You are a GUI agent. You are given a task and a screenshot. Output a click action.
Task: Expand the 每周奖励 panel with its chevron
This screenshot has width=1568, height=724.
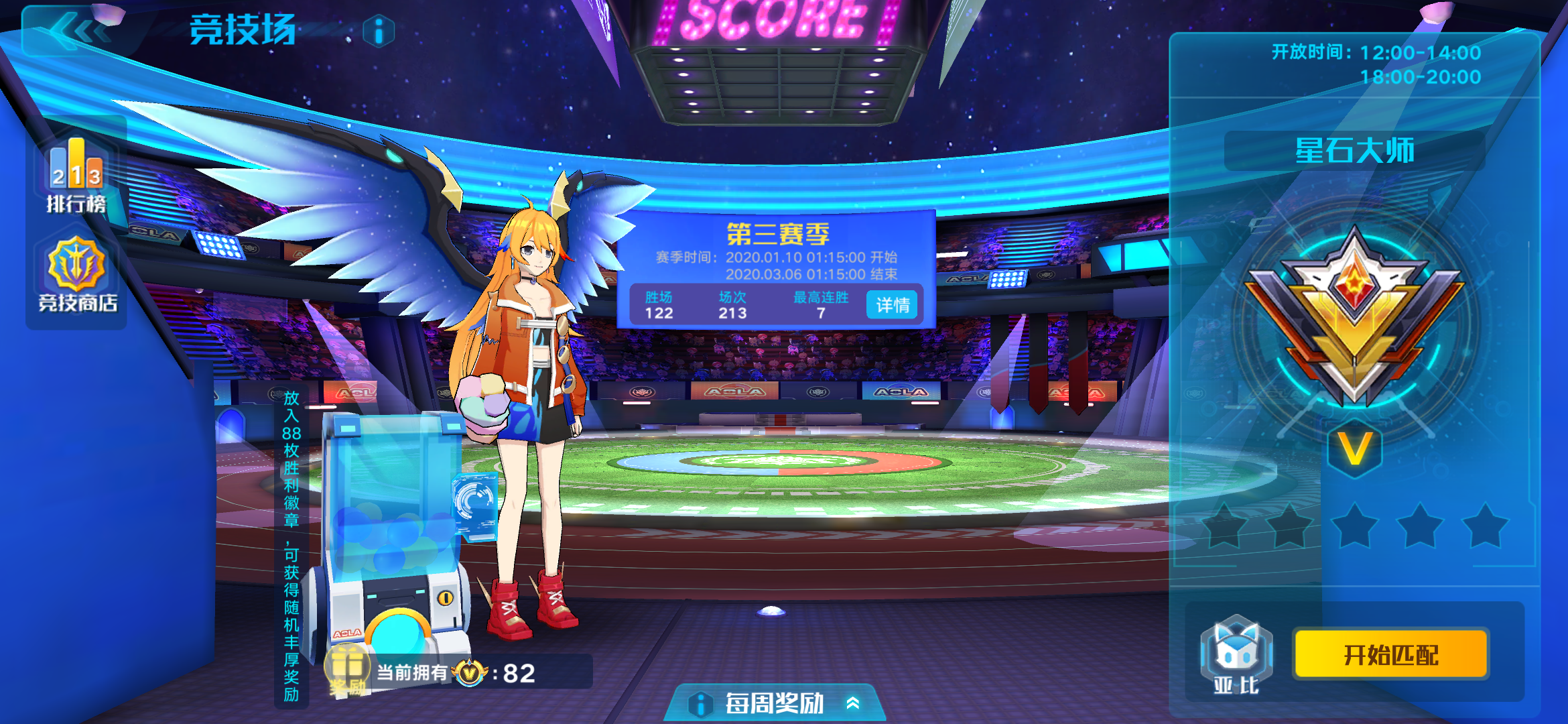[x=853, y=703]
